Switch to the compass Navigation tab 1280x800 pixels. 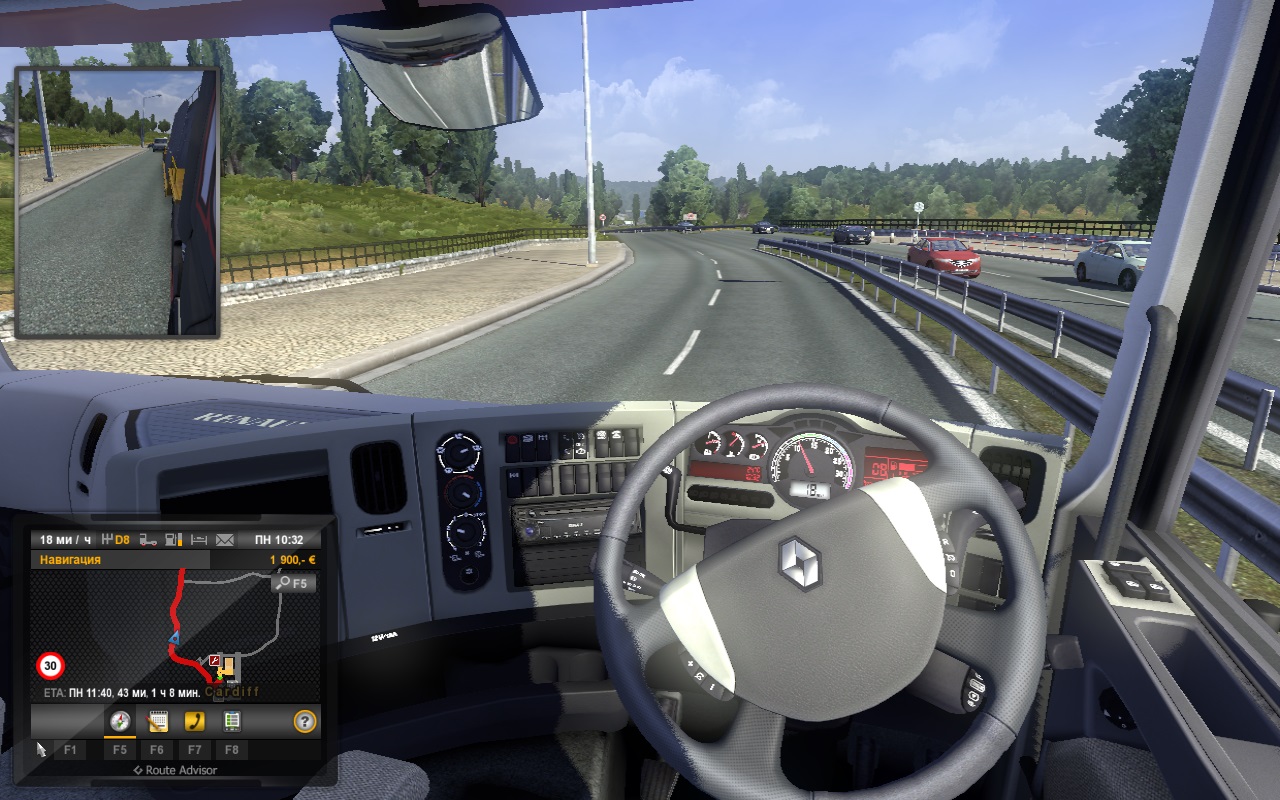(x=120, y=721)
